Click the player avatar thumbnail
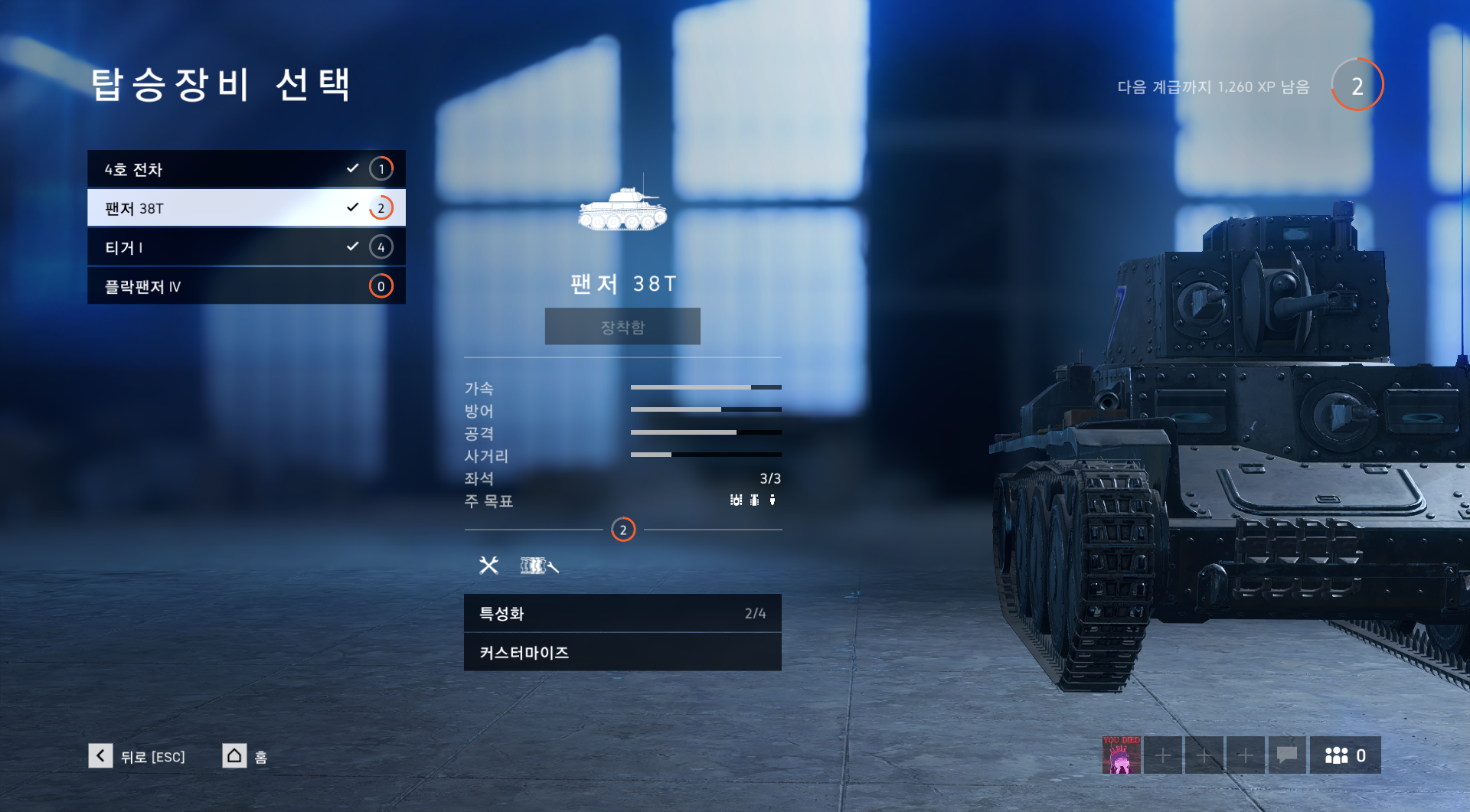 (x=1121, y=755)
